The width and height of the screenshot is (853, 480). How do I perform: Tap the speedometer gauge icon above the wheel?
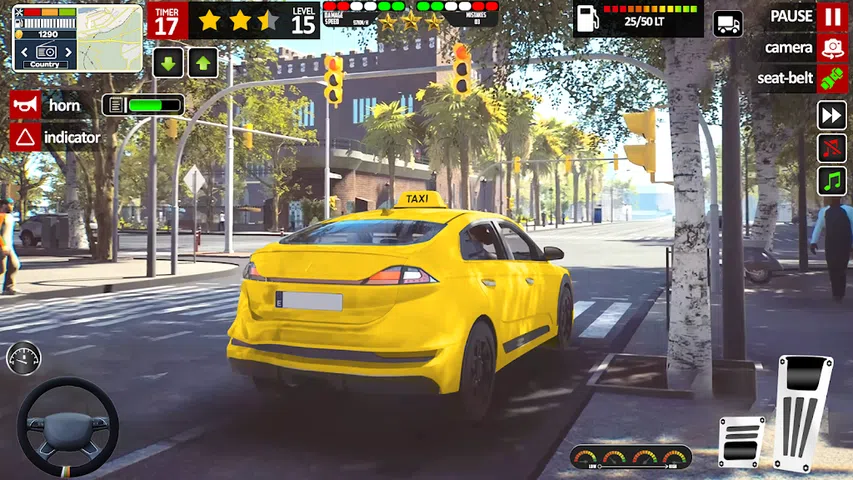pyautogui.click(x=23, y=357)
